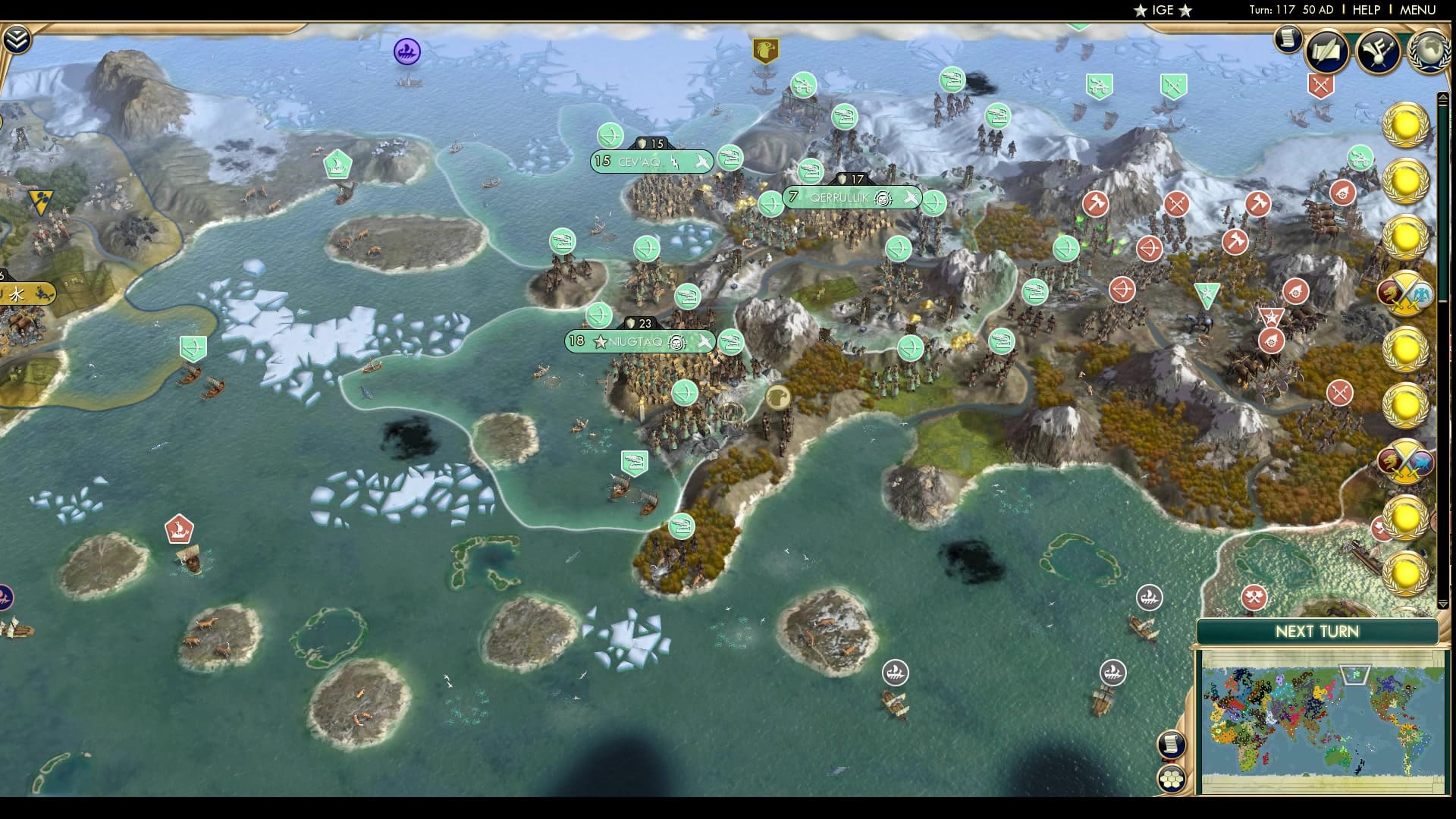Click the notification log scroll icon

pyautogui.click(x=1287, y=40)
